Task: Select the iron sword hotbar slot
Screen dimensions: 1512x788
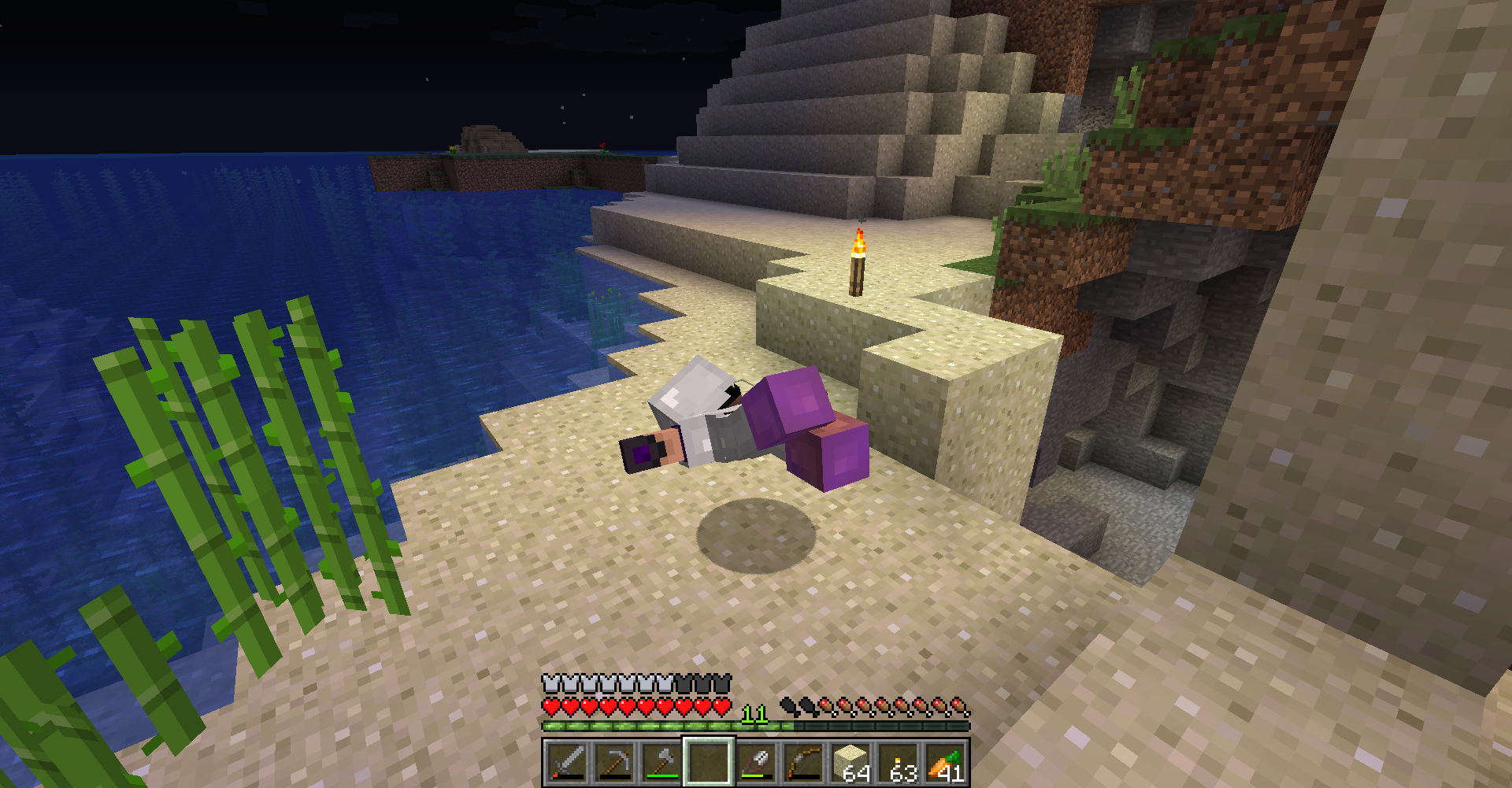Action: click(566, 762)
